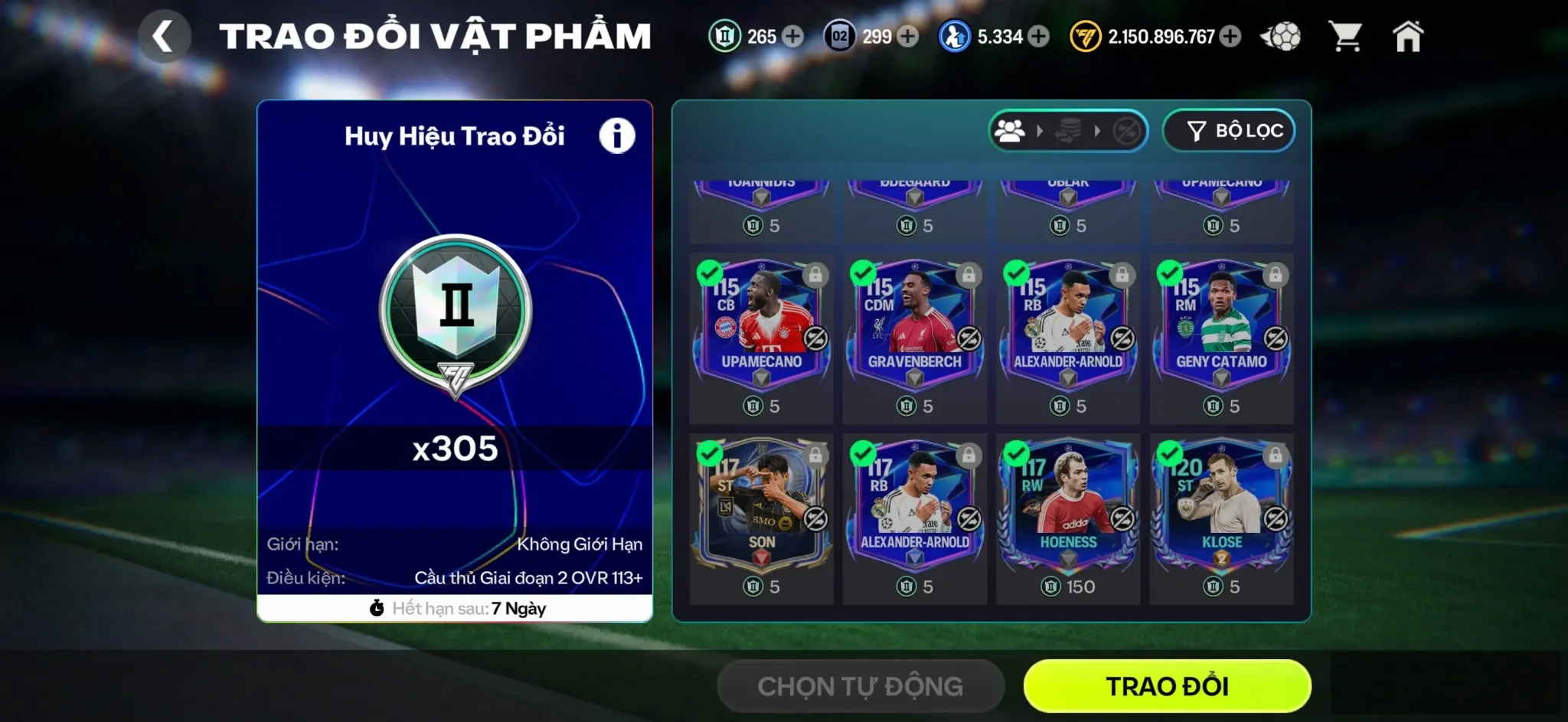Screen dimensions: 1568x722
Task: Open the info popup on Huy Hiệu Trao Đổi
Action: [617, 134]
